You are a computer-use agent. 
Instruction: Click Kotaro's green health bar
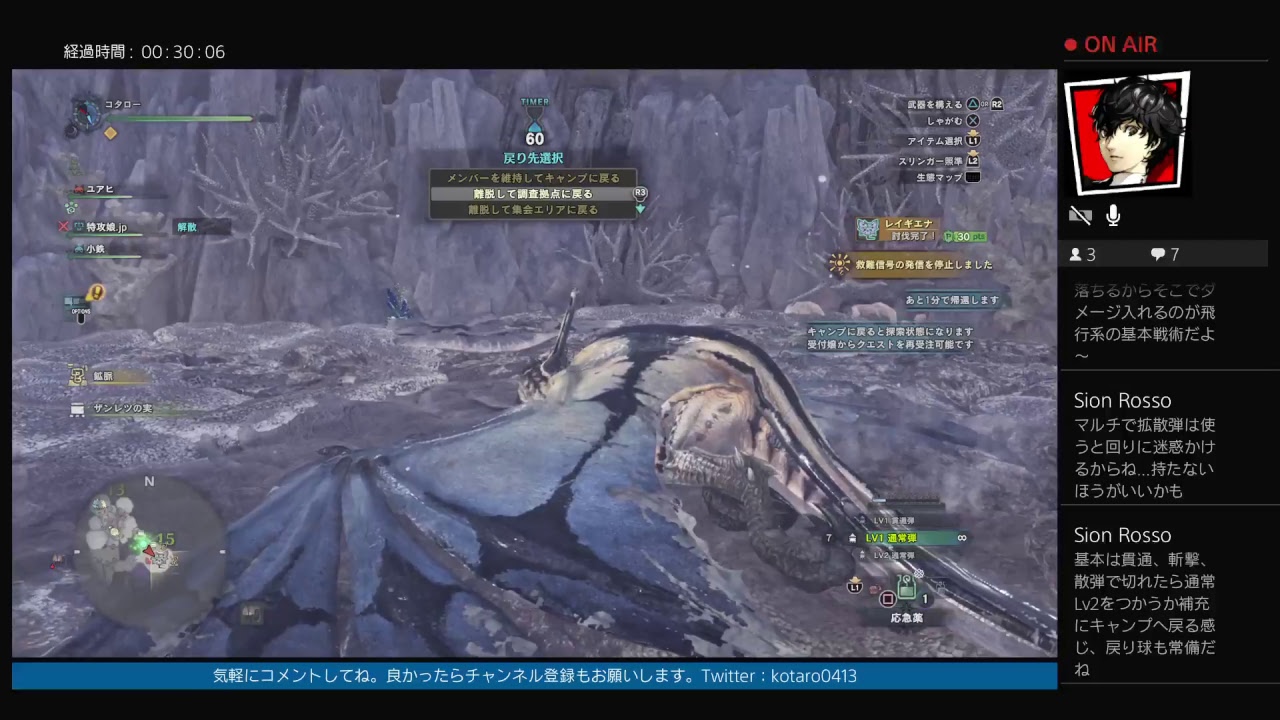(180, 118)
